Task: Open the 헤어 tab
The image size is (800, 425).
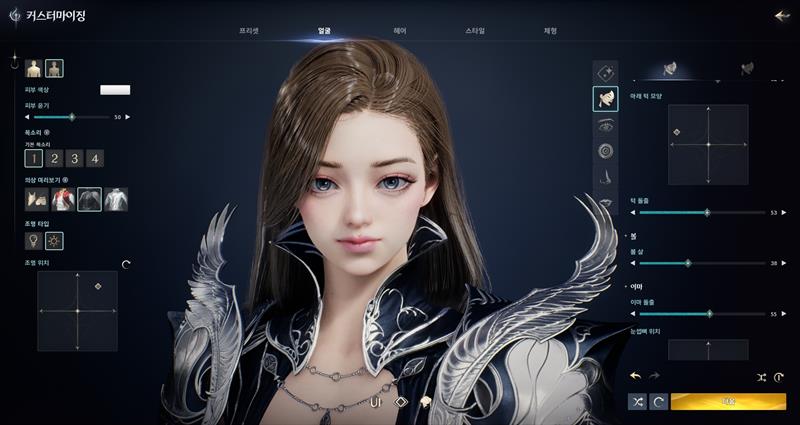Action: (x=400, y=32)
